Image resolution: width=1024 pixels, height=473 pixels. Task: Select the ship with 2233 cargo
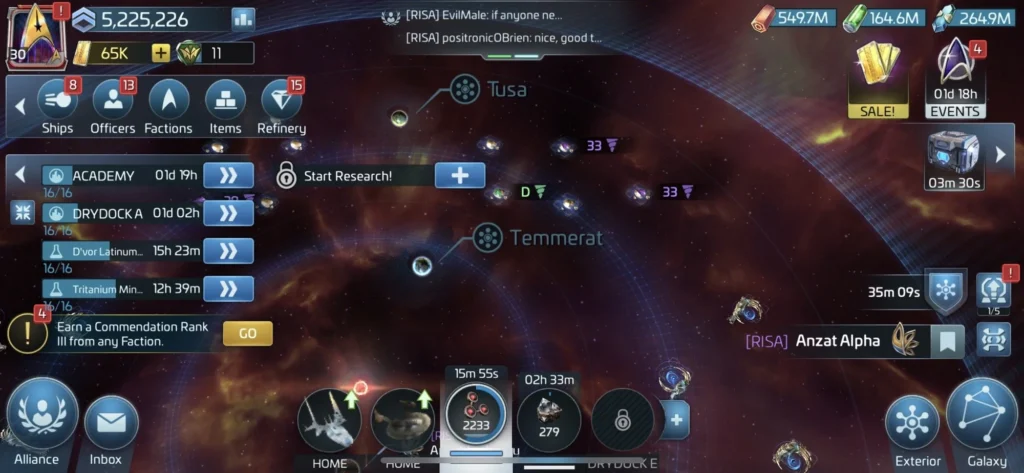coord(475,418)
